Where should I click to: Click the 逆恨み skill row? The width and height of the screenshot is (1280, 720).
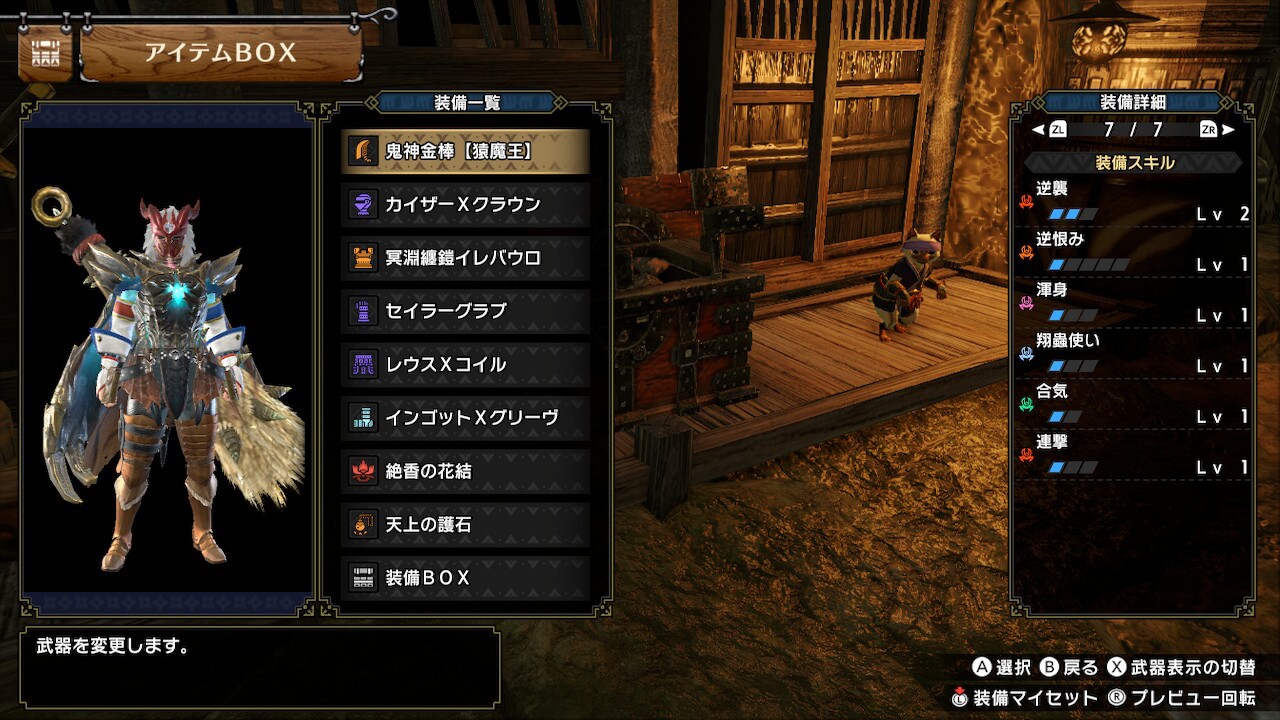click(1134, 252)
